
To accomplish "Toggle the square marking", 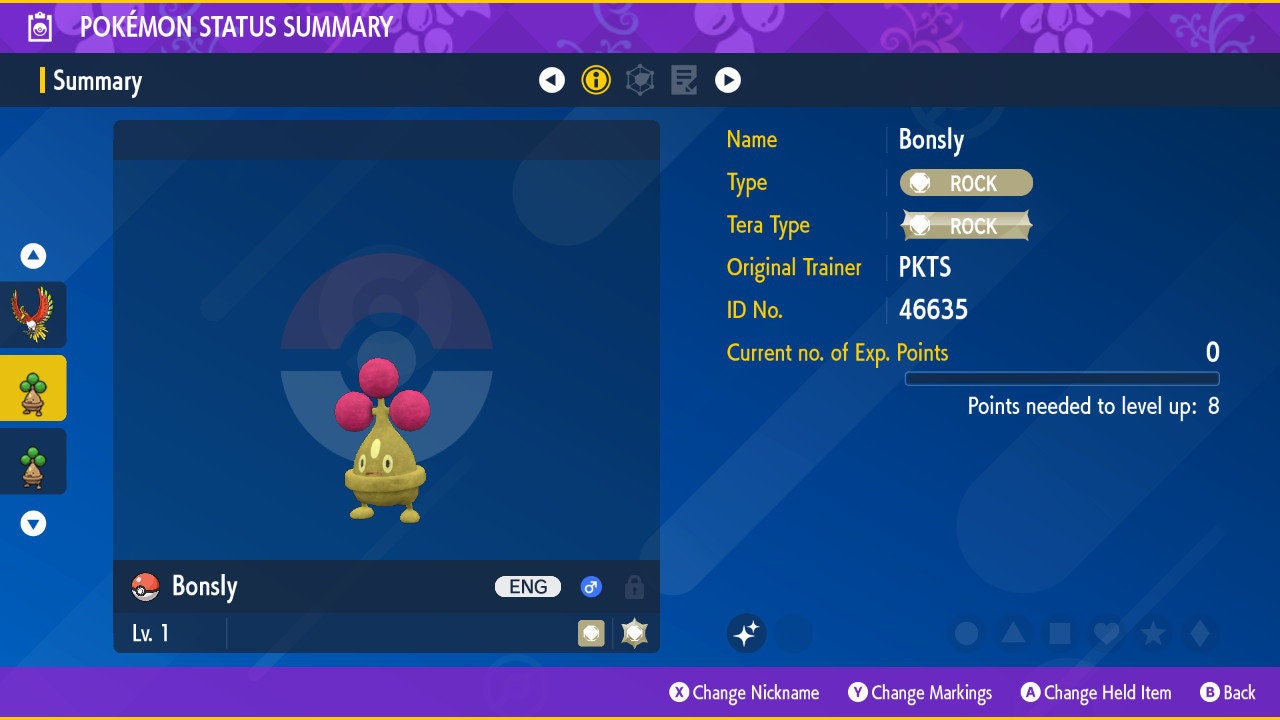I will [1059, 633].
